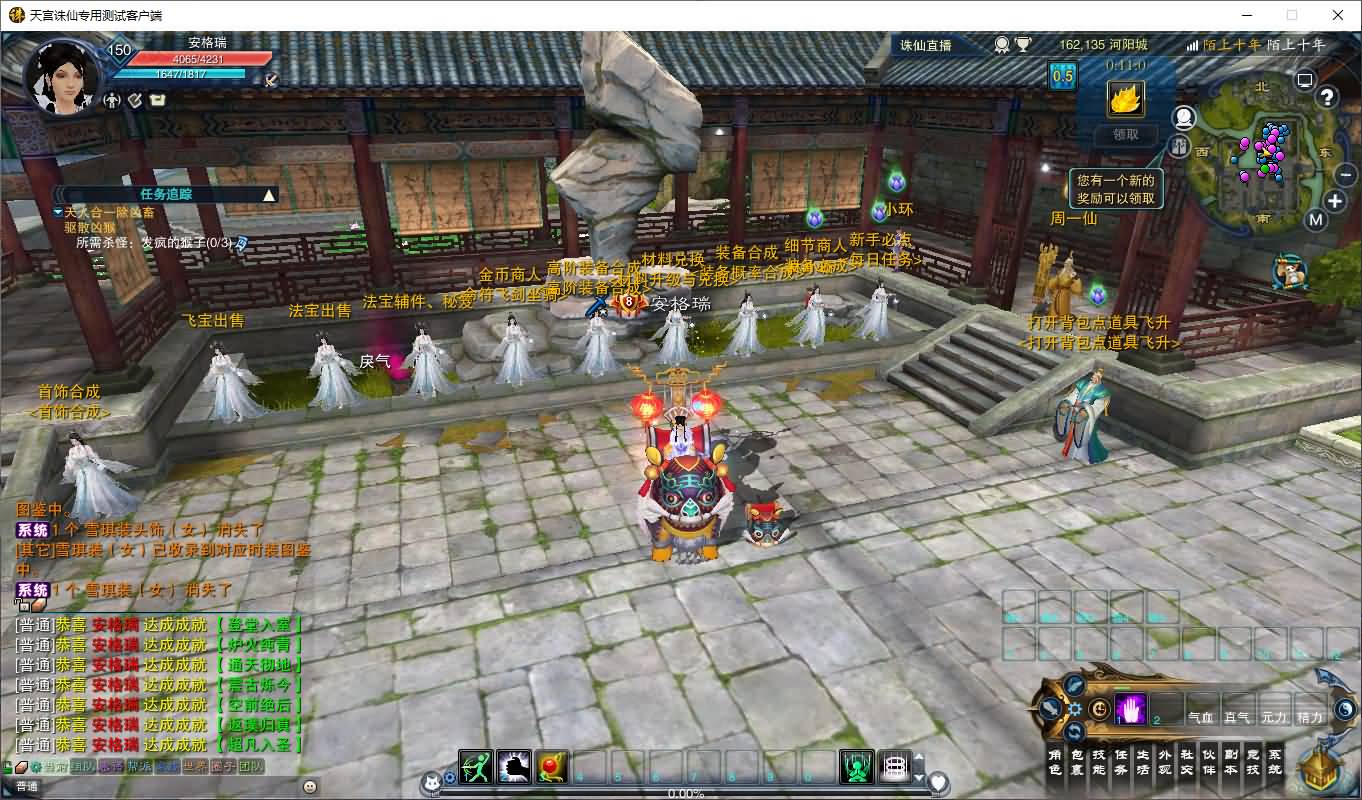Image resolution: width=1362 pixels, height=800 pixels.
Task: Click the 0.5 blue buff icon
Action: click(1062, 76)
